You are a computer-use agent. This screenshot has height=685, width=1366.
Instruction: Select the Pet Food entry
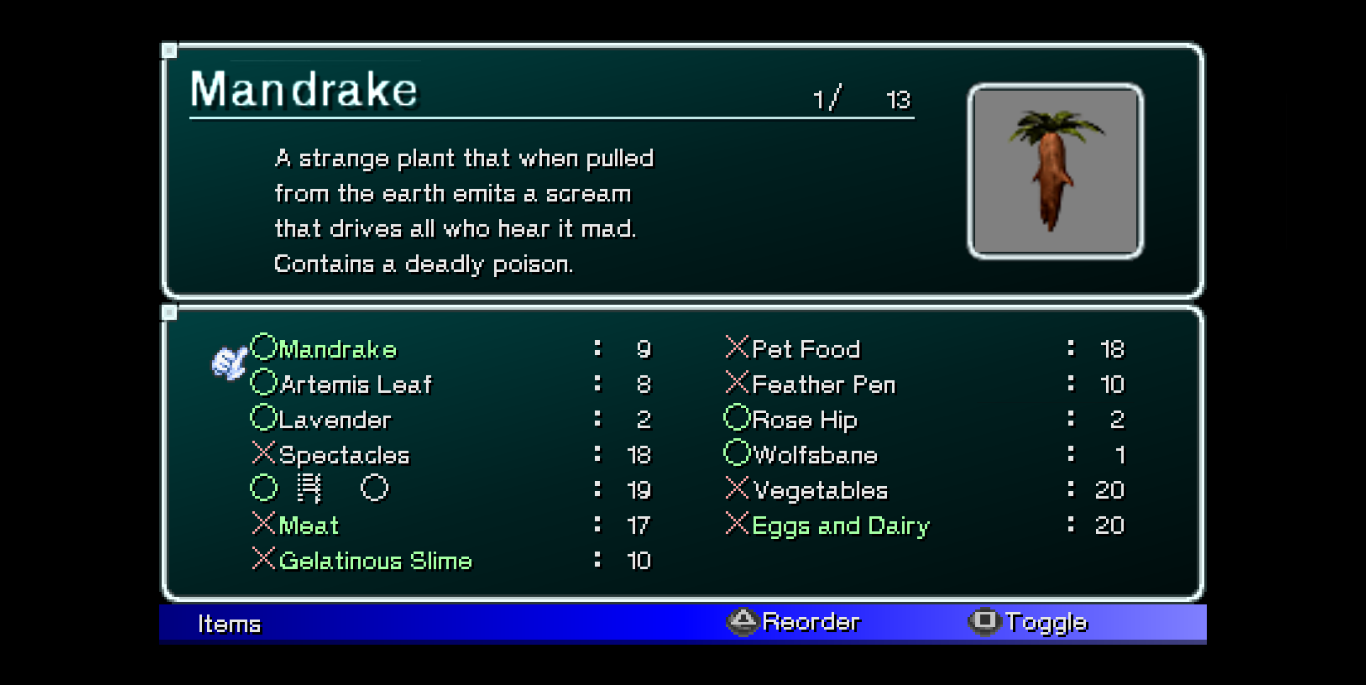[x=805, y=349]
